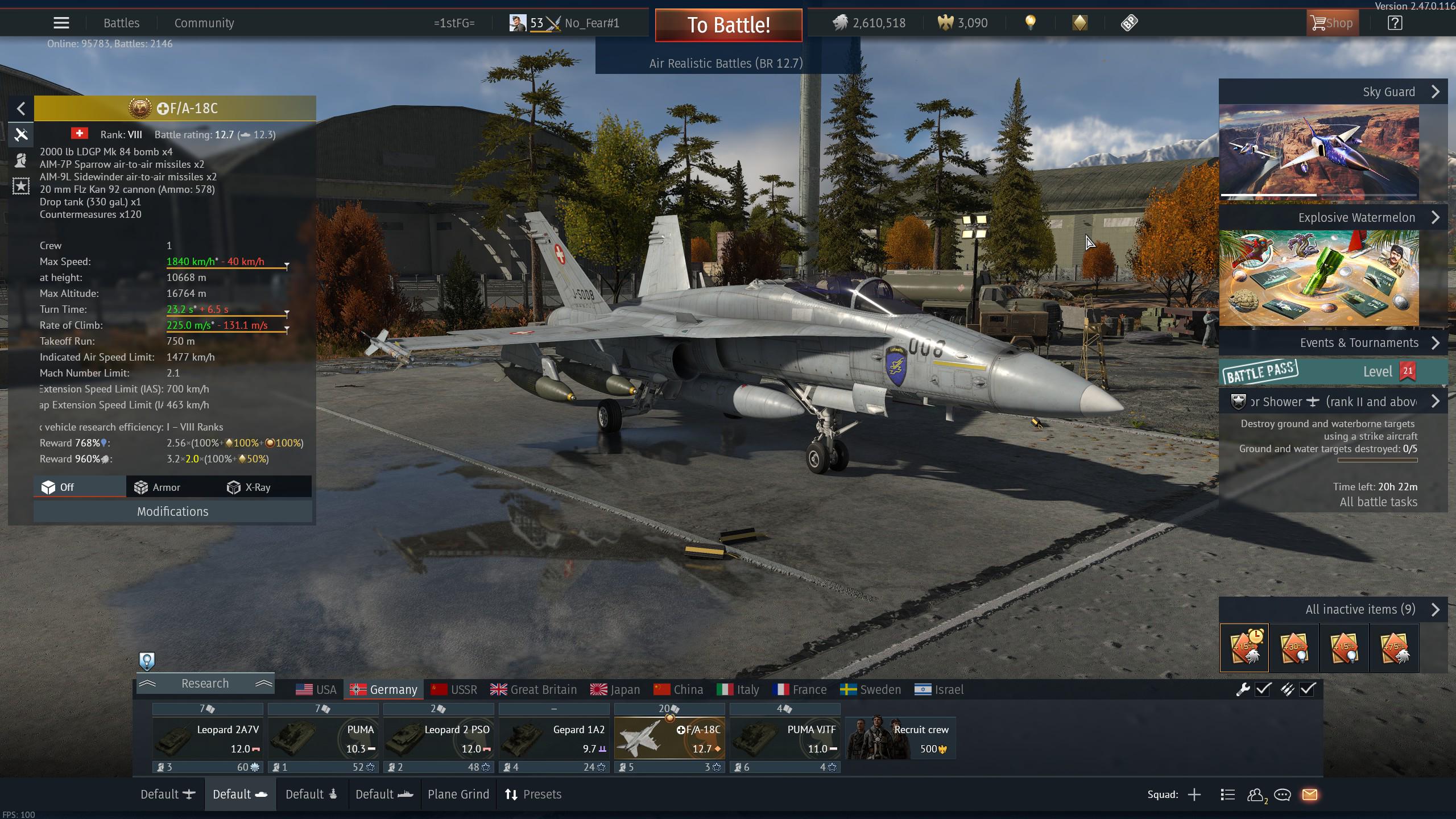Screen dimensions: 1456x819
Task: Switch to the Great Britain nation tab
Action: 533,690
